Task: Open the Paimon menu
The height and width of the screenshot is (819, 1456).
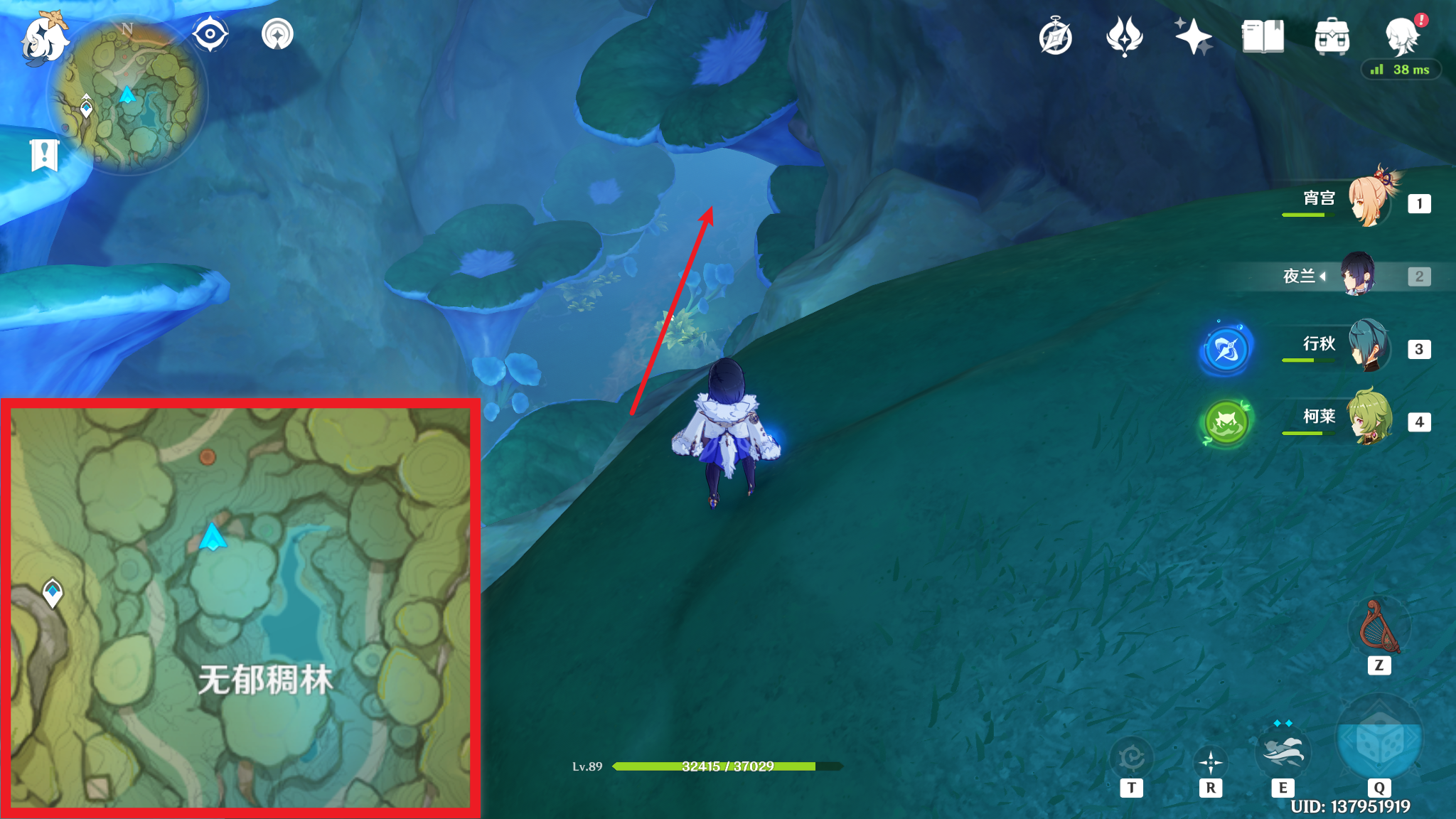Action: (x=44, y=39)
